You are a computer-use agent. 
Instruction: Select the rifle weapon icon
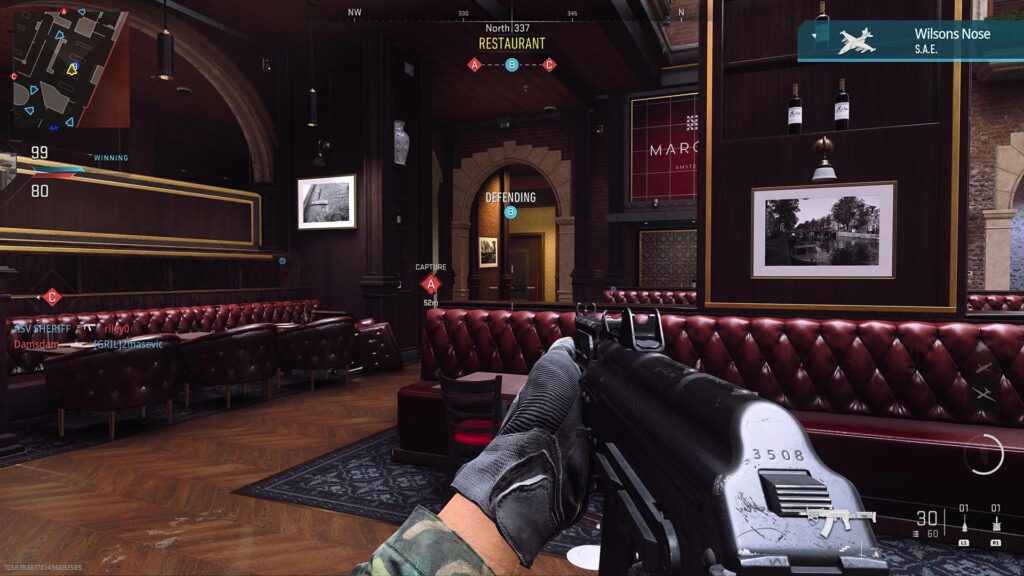(x=840, y=517)
